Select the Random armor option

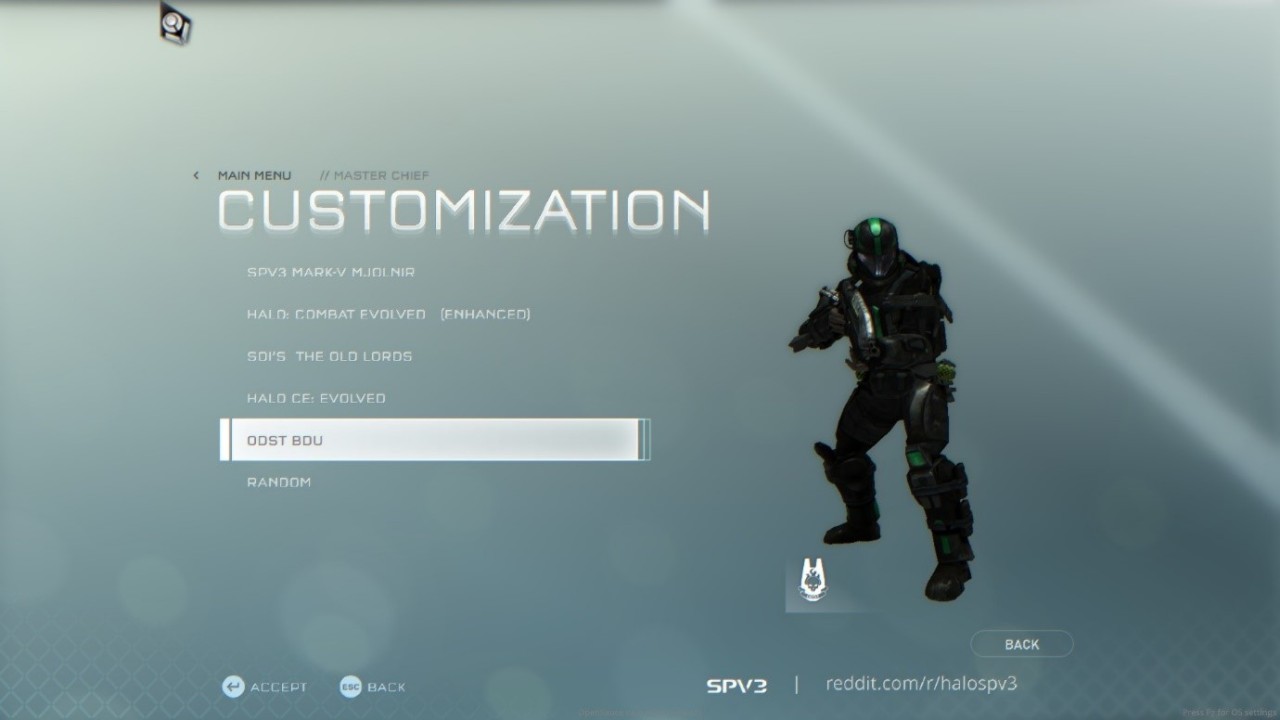point(279,482)
